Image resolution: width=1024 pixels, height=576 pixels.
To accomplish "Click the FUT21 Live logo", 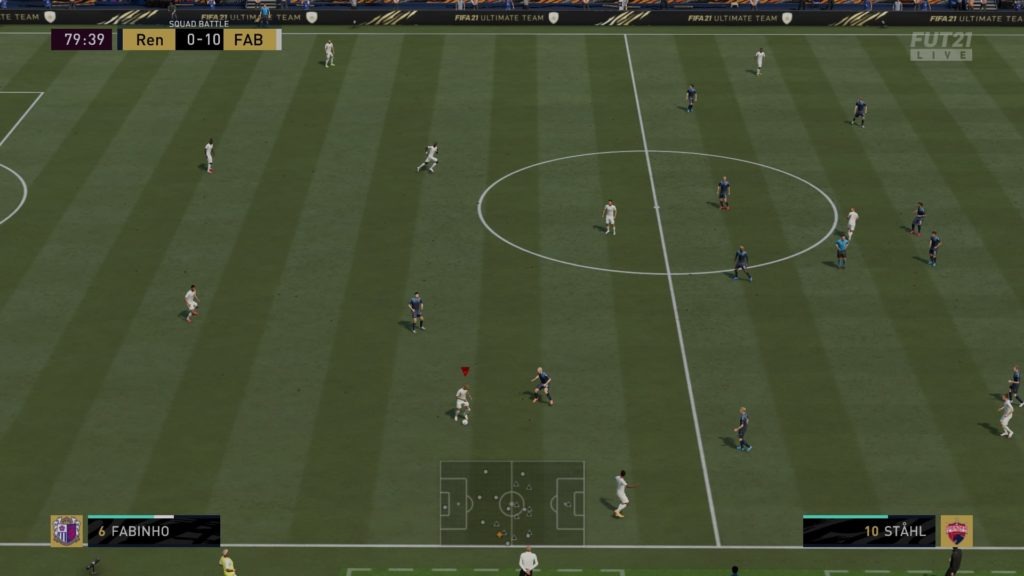I will pyautogui.click(x=940, y=46).
